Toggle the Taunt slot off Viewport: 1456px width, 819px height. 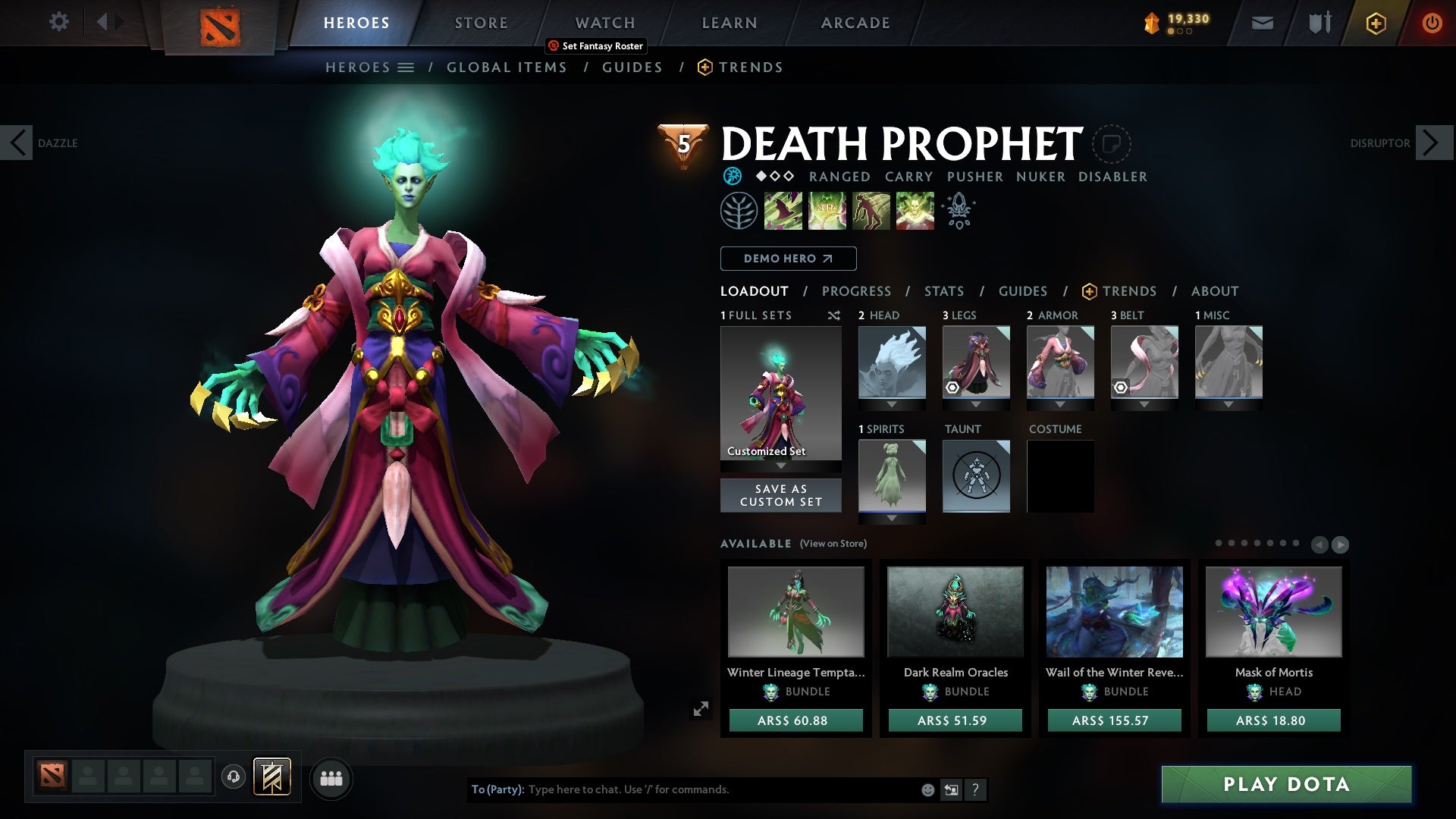(976, 476)
